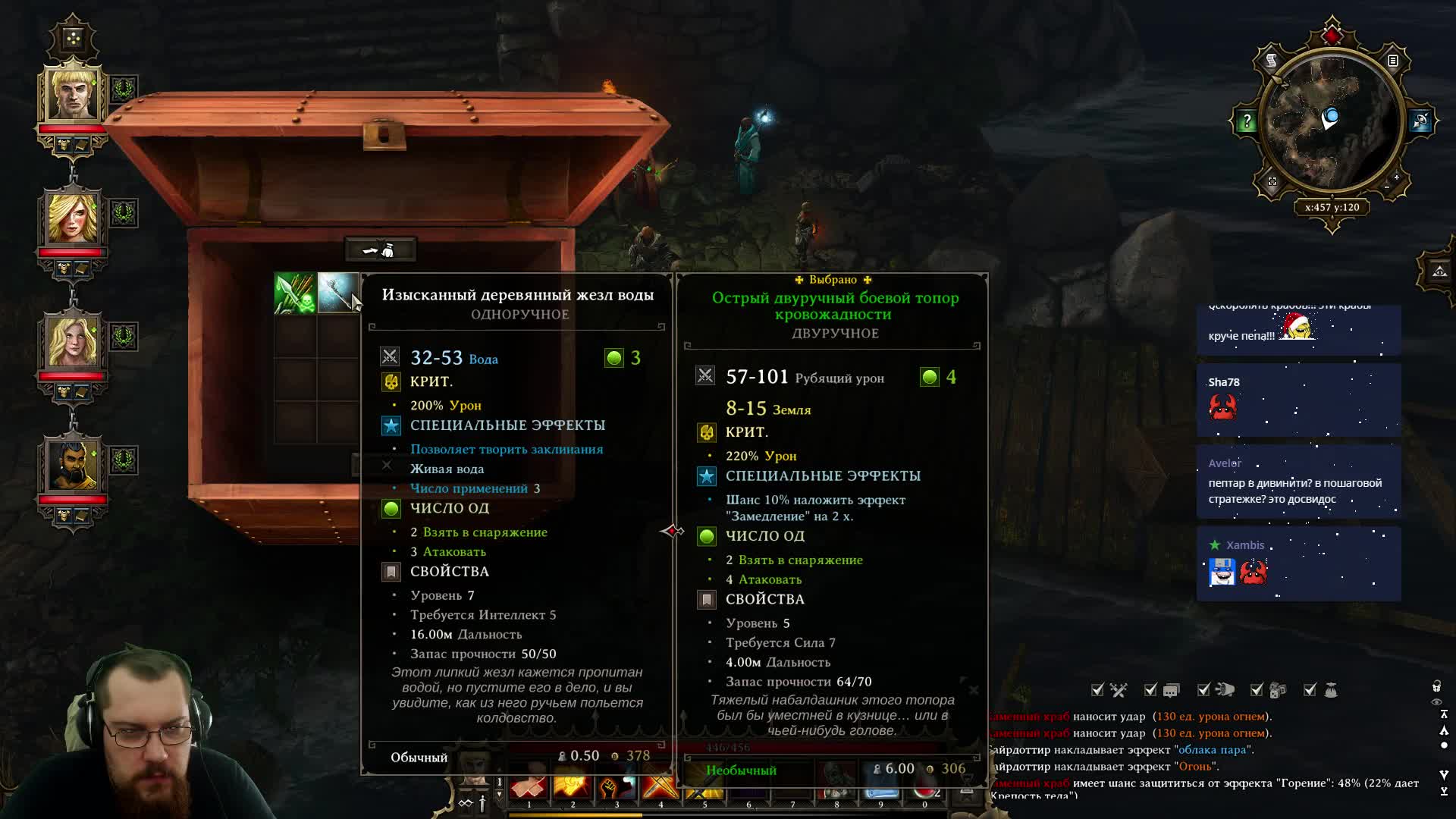Toggle the loot bag log filter checkbox
The width and height of the screenshot is (1456, 819).
pos(1310,690)
